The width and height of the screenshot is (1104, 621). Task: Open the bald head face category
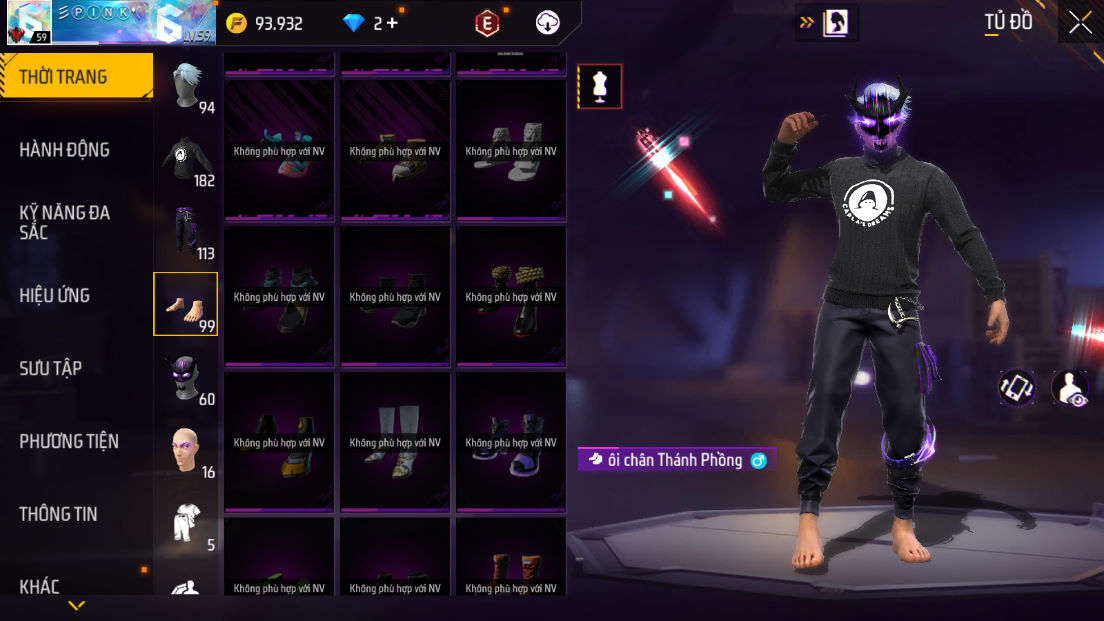coord(186,450)
